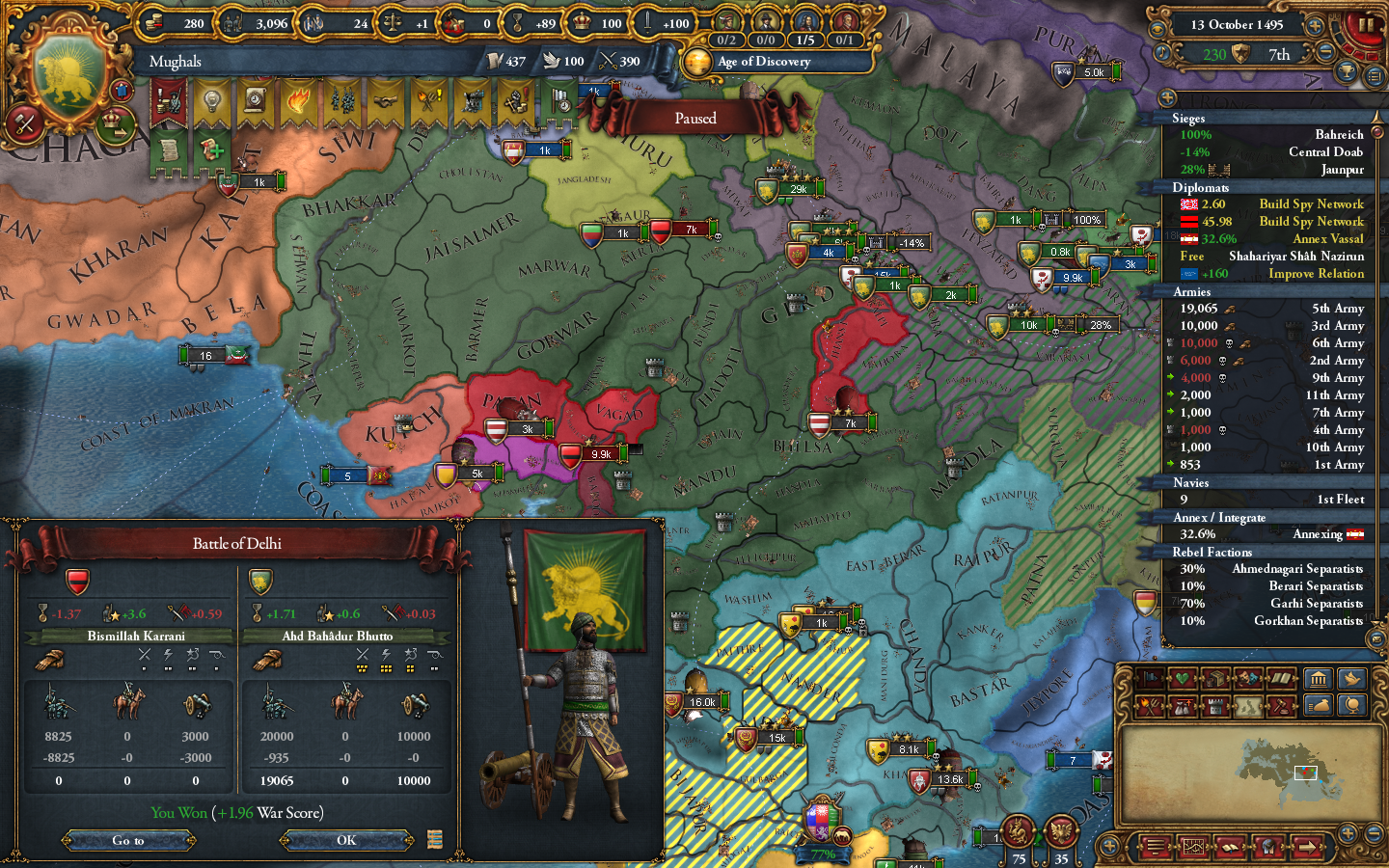
Task: Unpause the game with the speed control
Action: [1367, 25]
